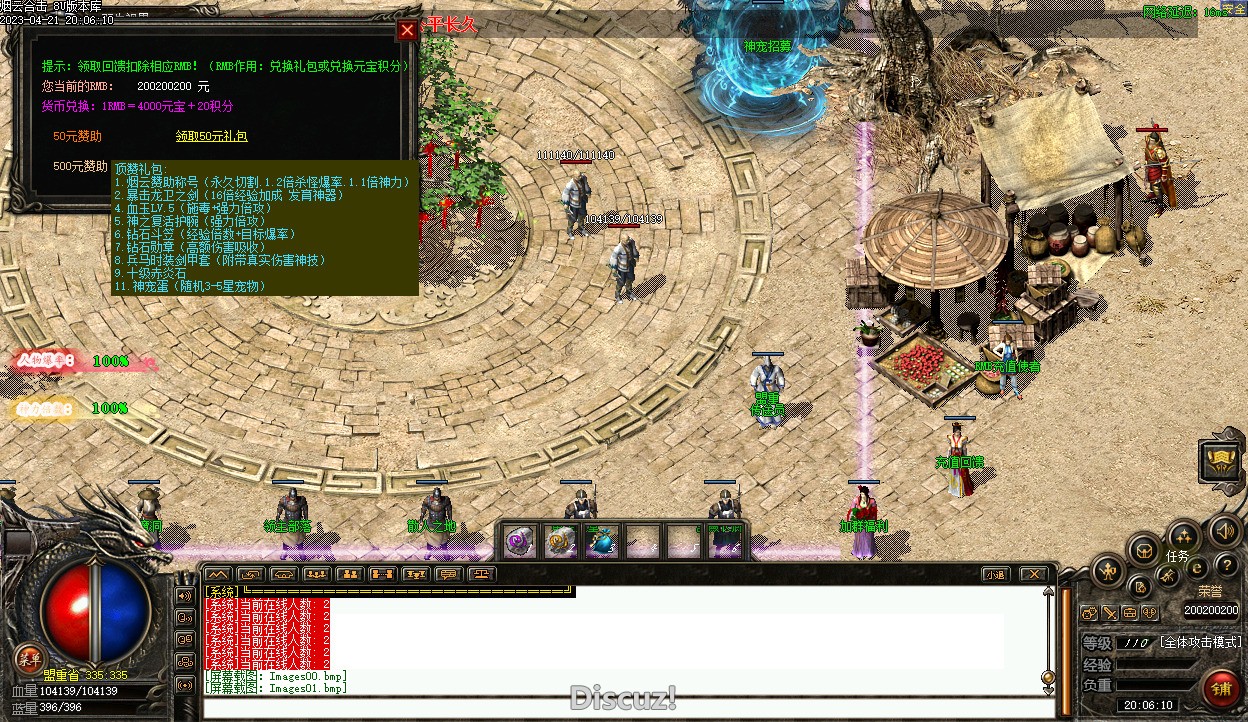Open help via the question mark button
The height and width of the screenshot is (722, 1248).
[1225, 567]
